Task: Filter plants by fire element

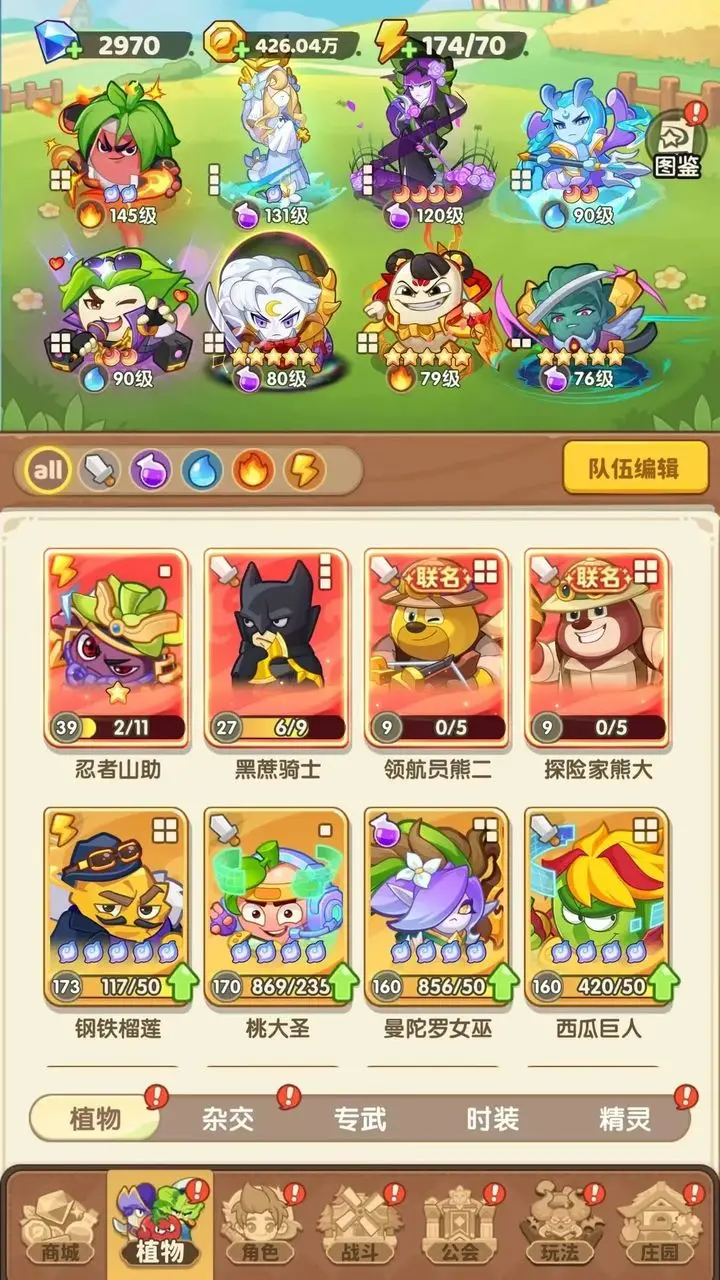Action: 253,470
